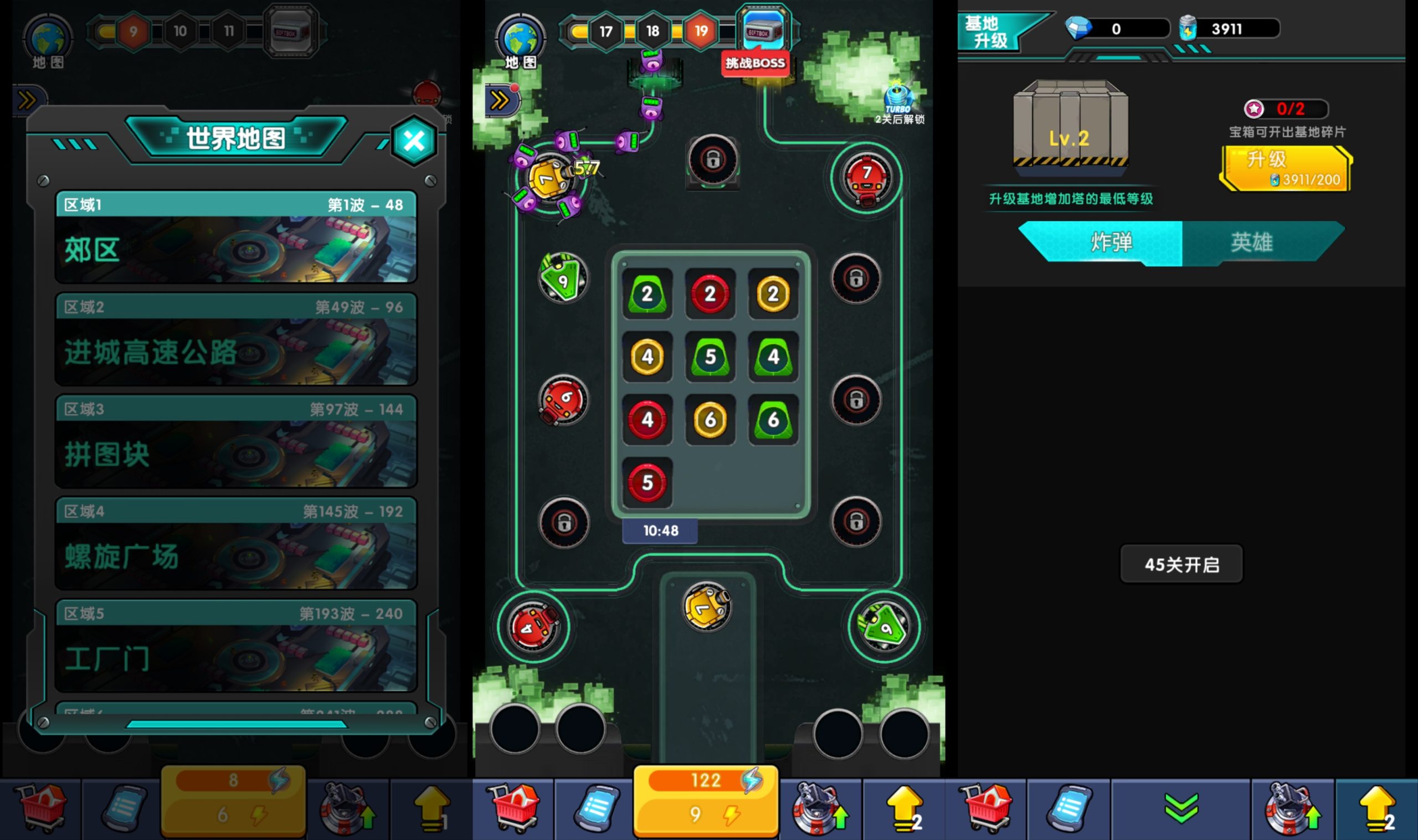
Task: Select the green number 2 tile
Action: [x=647, y=294]
